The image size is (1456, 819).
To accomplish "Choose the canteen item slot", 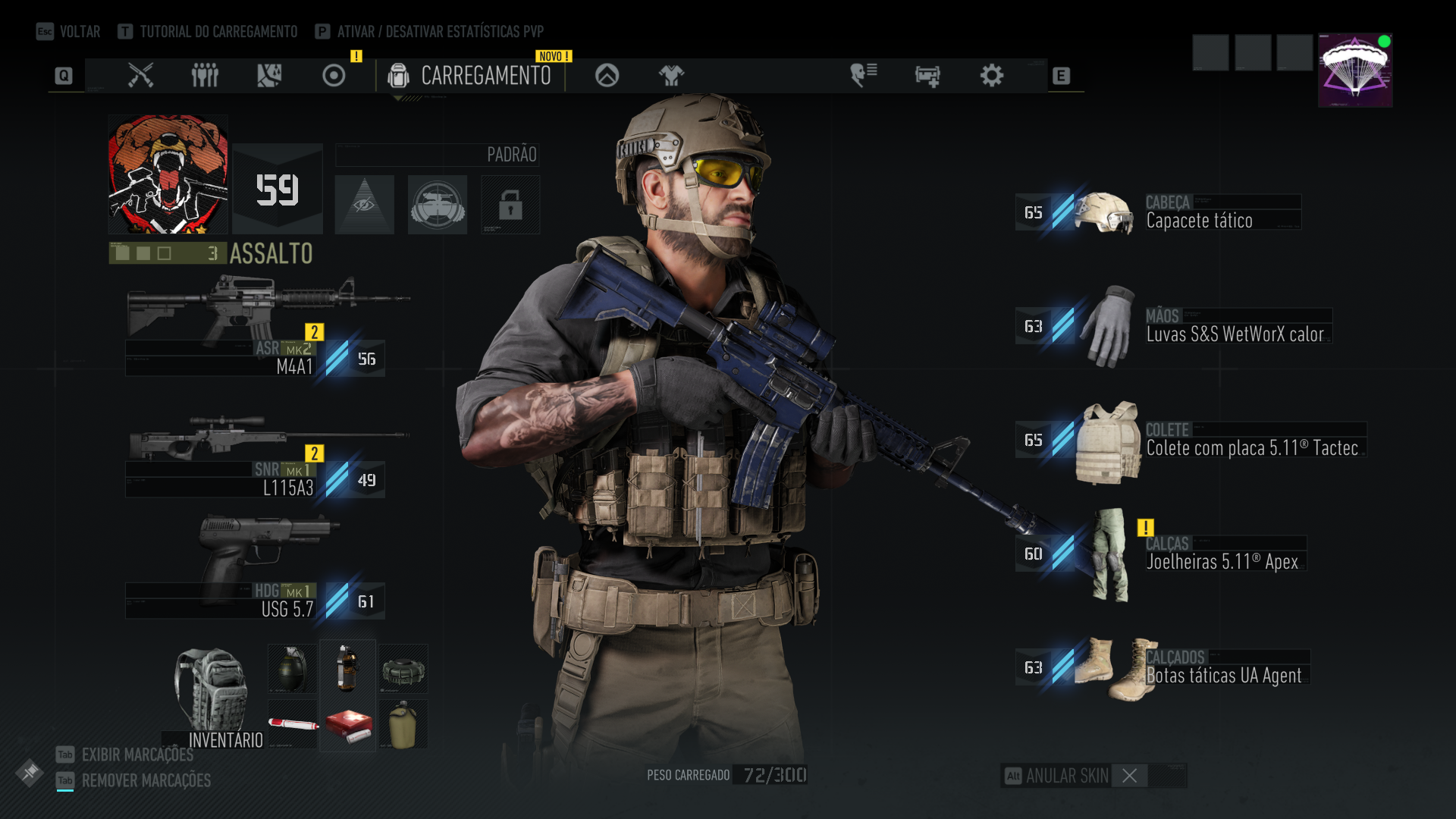I will tap(403, 725).
